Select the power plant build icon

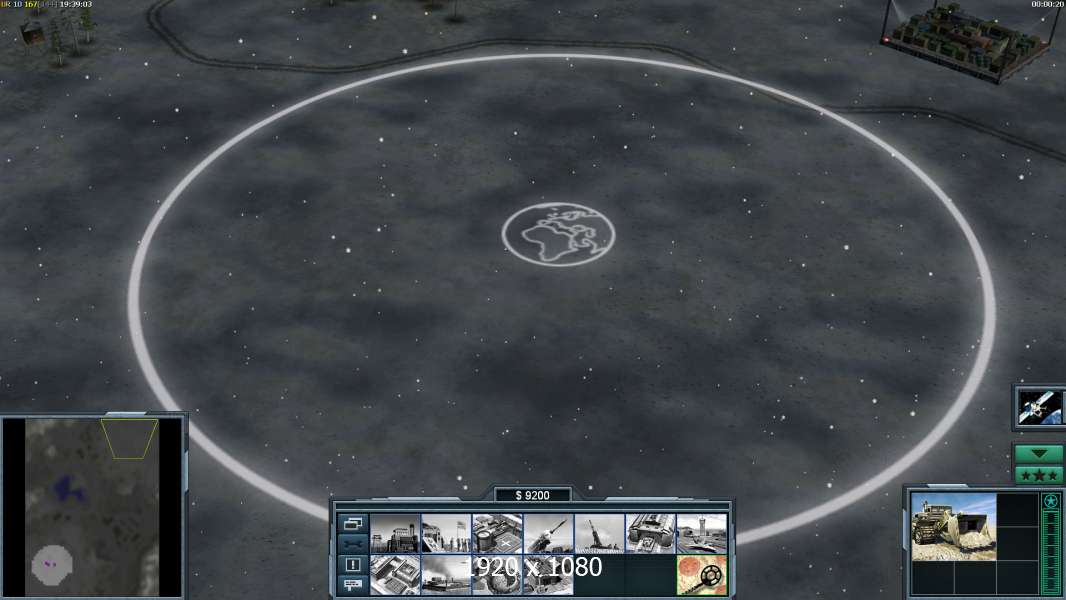[395, 533]
